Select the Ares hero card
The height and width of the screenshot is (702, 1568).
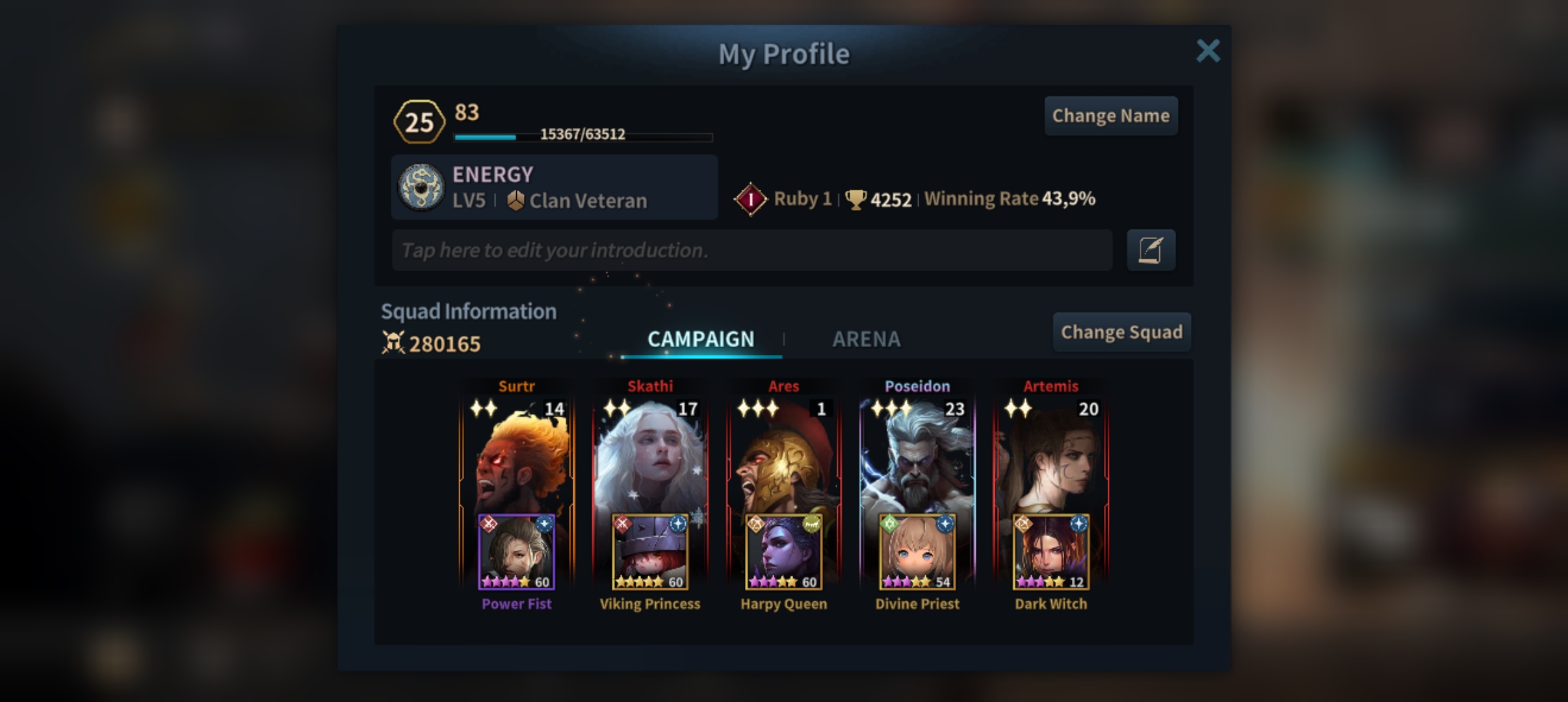[783, 455]
